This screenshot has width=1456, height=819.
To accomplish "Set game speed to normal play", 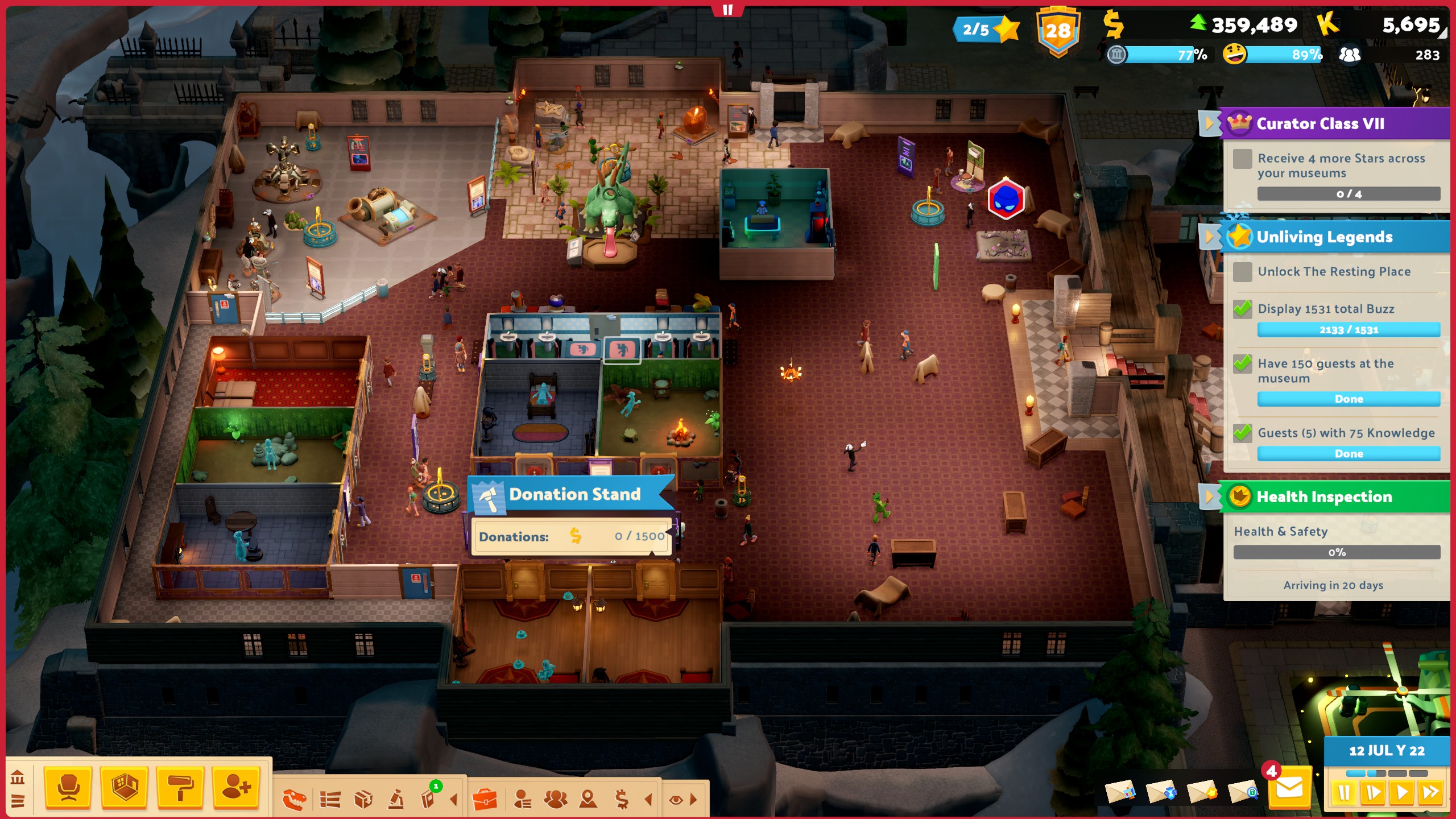I will pos(1401,792).
